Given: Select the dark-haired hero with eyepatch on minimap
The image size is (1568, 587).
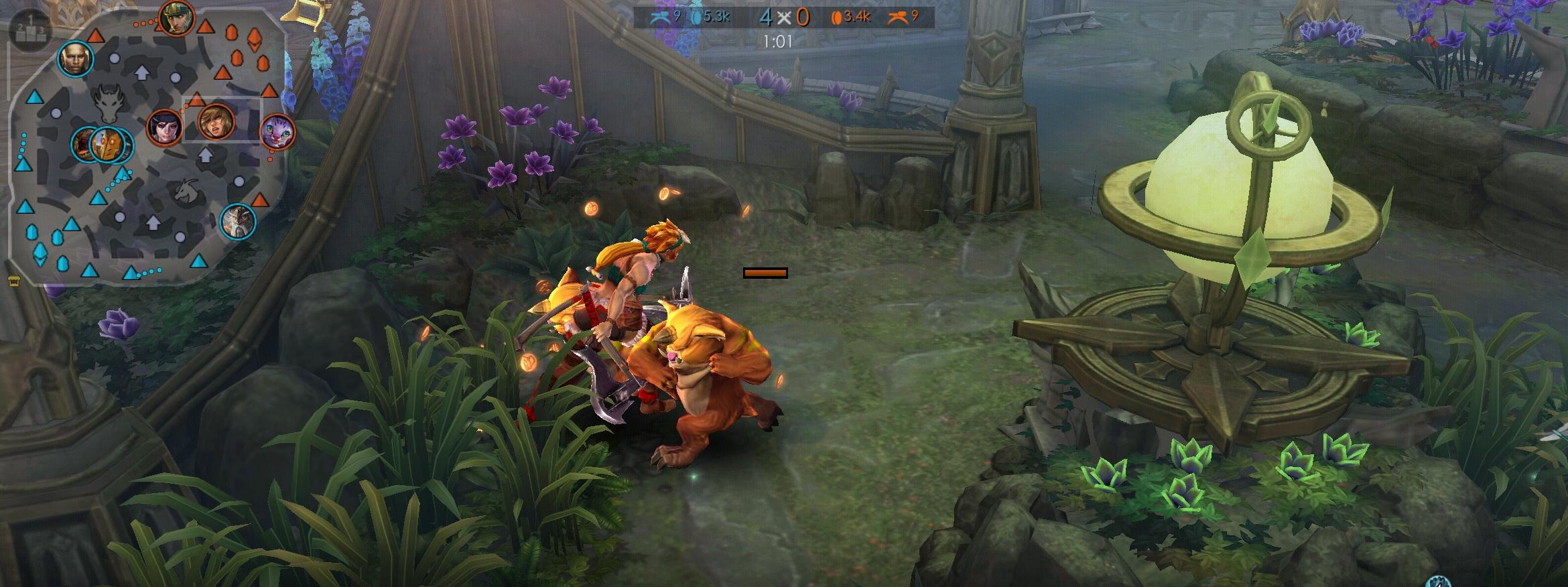Looking at the screenshot, I should 164,126.
